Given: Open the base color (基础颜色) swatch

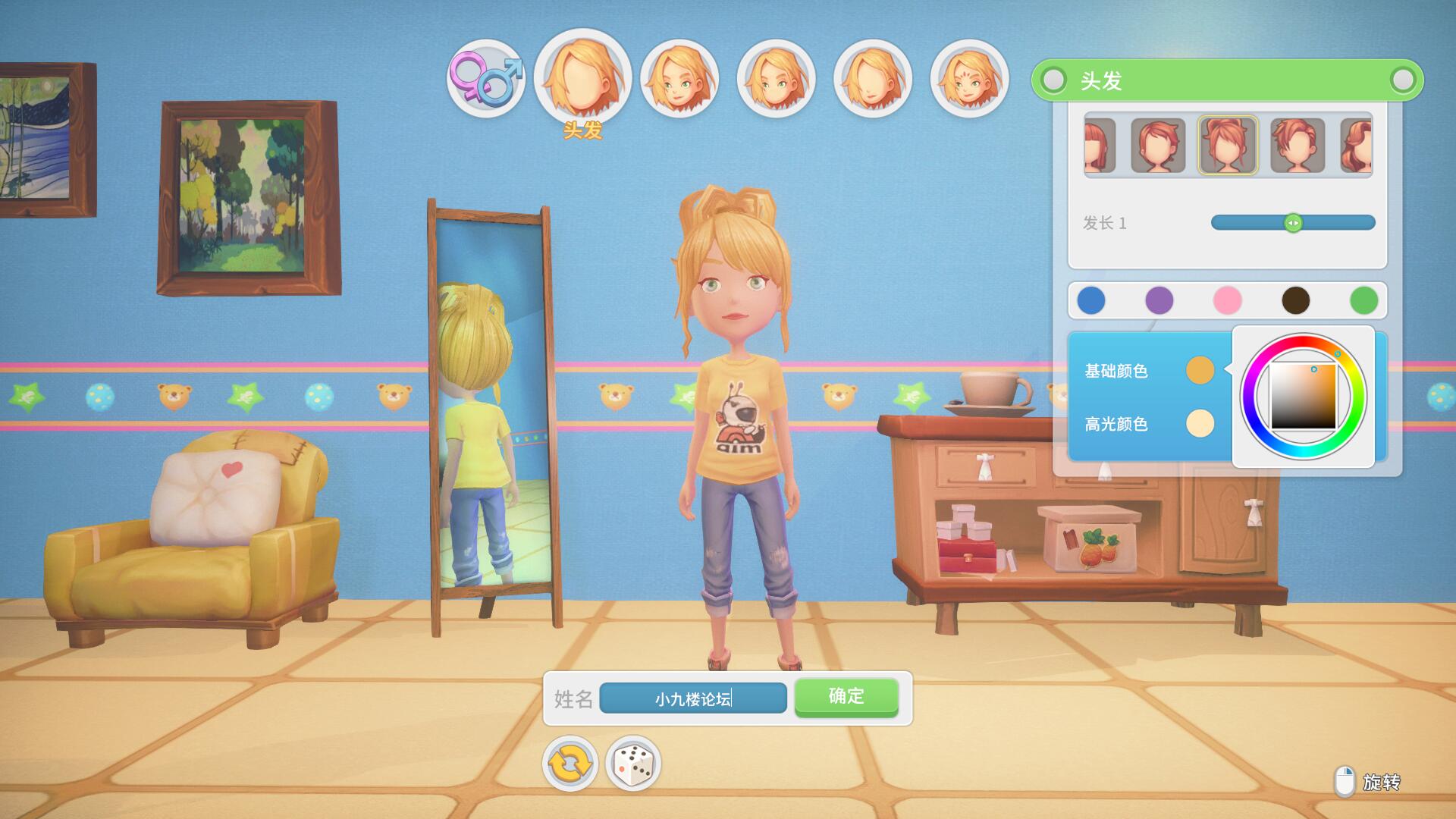Looking at the screenshot, I should [x=1200, y=371].
